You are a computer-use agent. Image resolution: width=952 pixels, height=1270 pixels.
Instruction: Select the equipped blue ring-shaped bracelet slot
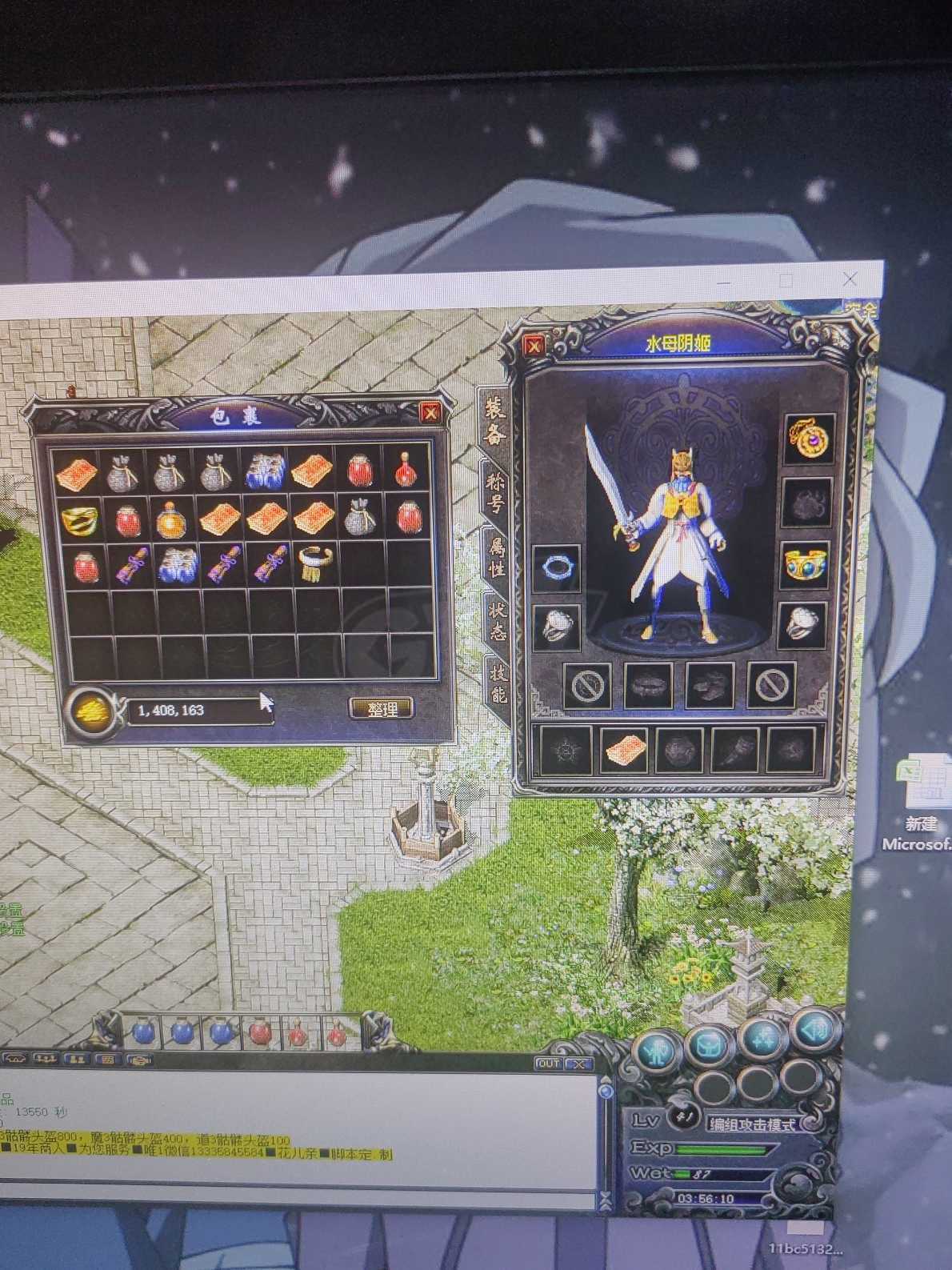(557, 567)
